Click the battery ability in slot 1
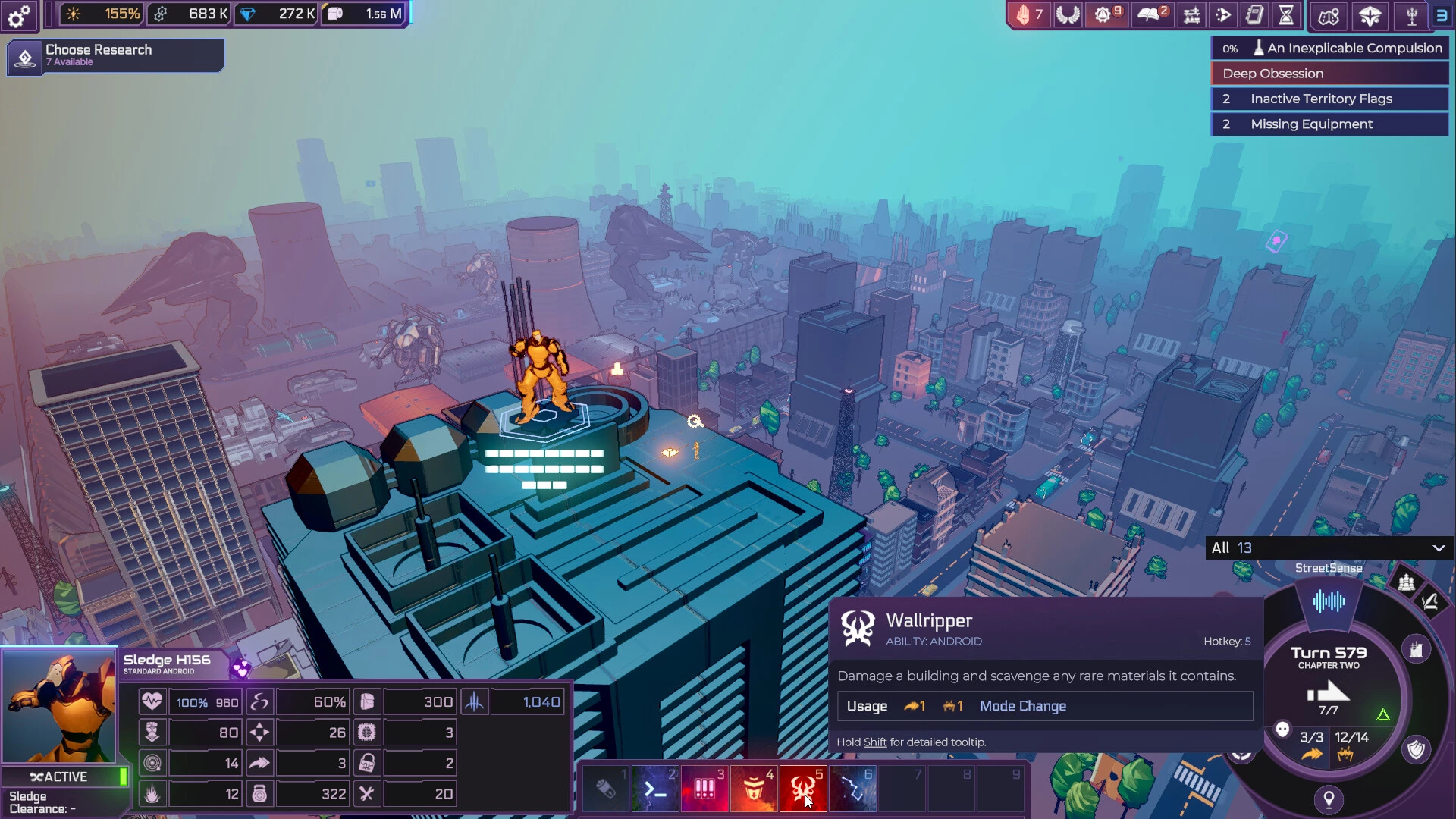The width and height of the screenshot is (1456, 819). click(606, 789)
